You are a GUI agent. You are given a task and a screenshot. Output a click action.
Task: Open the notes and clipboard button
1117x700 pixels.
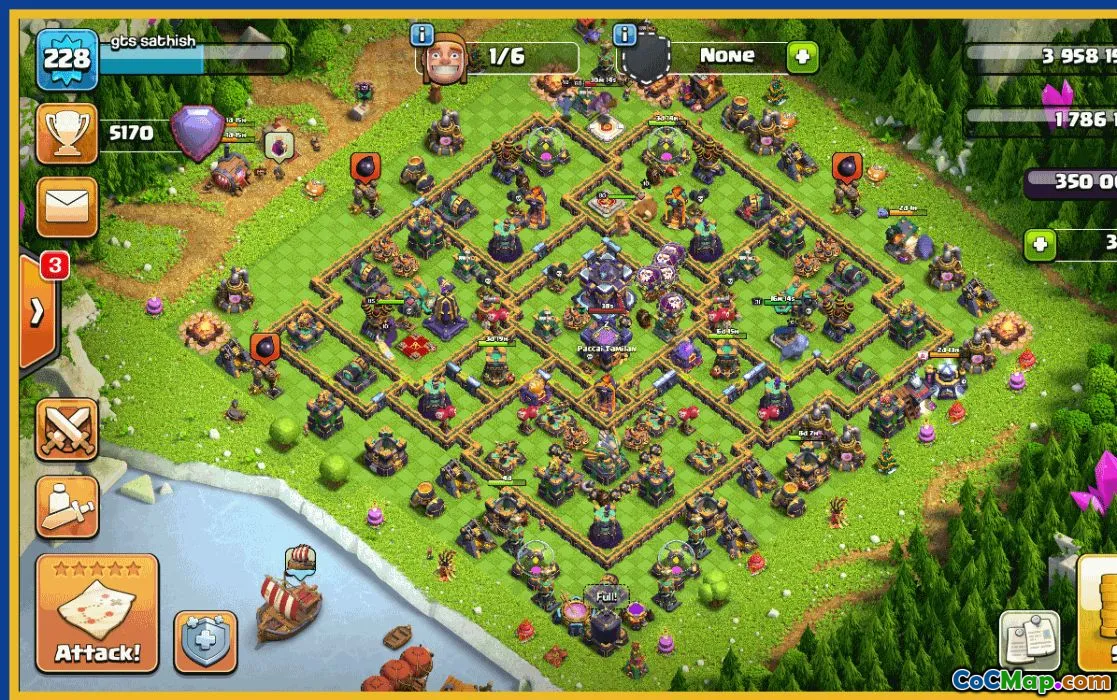[1029, 641]
